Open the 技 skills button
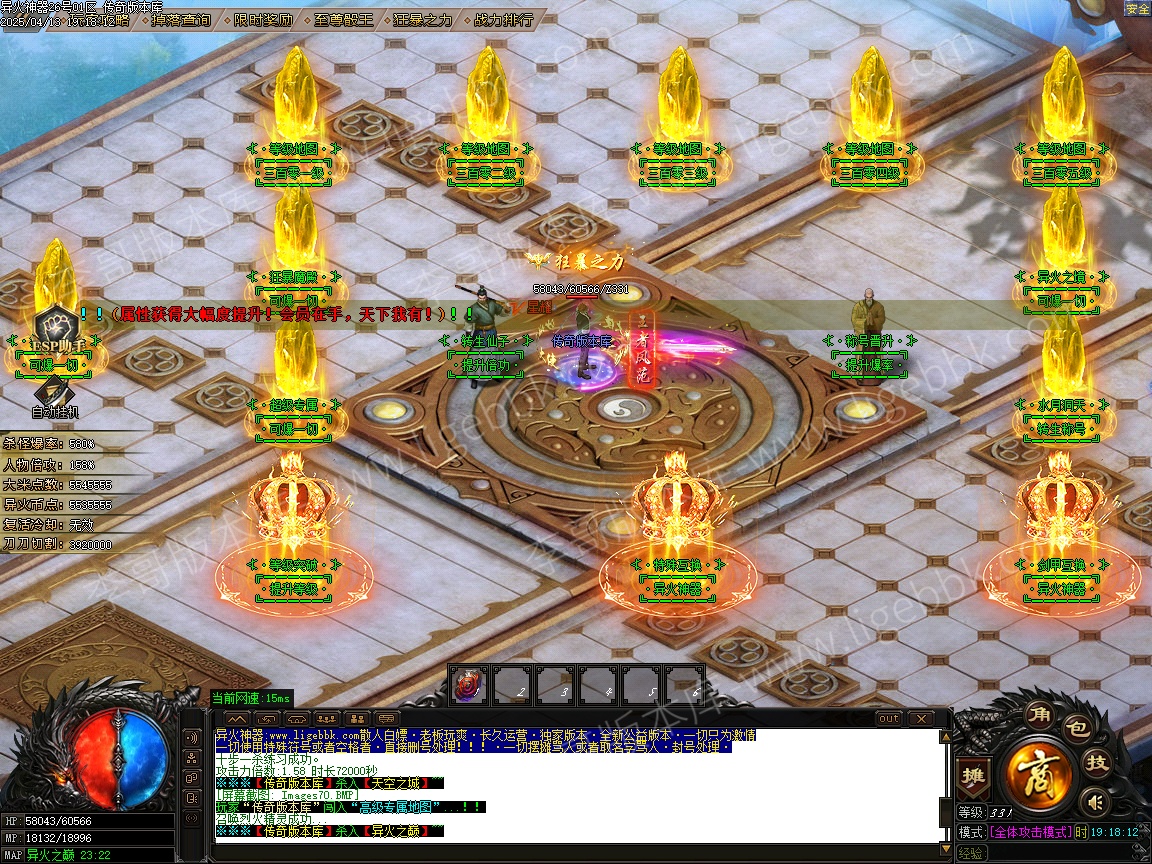 pyautogui.click(x=1098, y=763)
